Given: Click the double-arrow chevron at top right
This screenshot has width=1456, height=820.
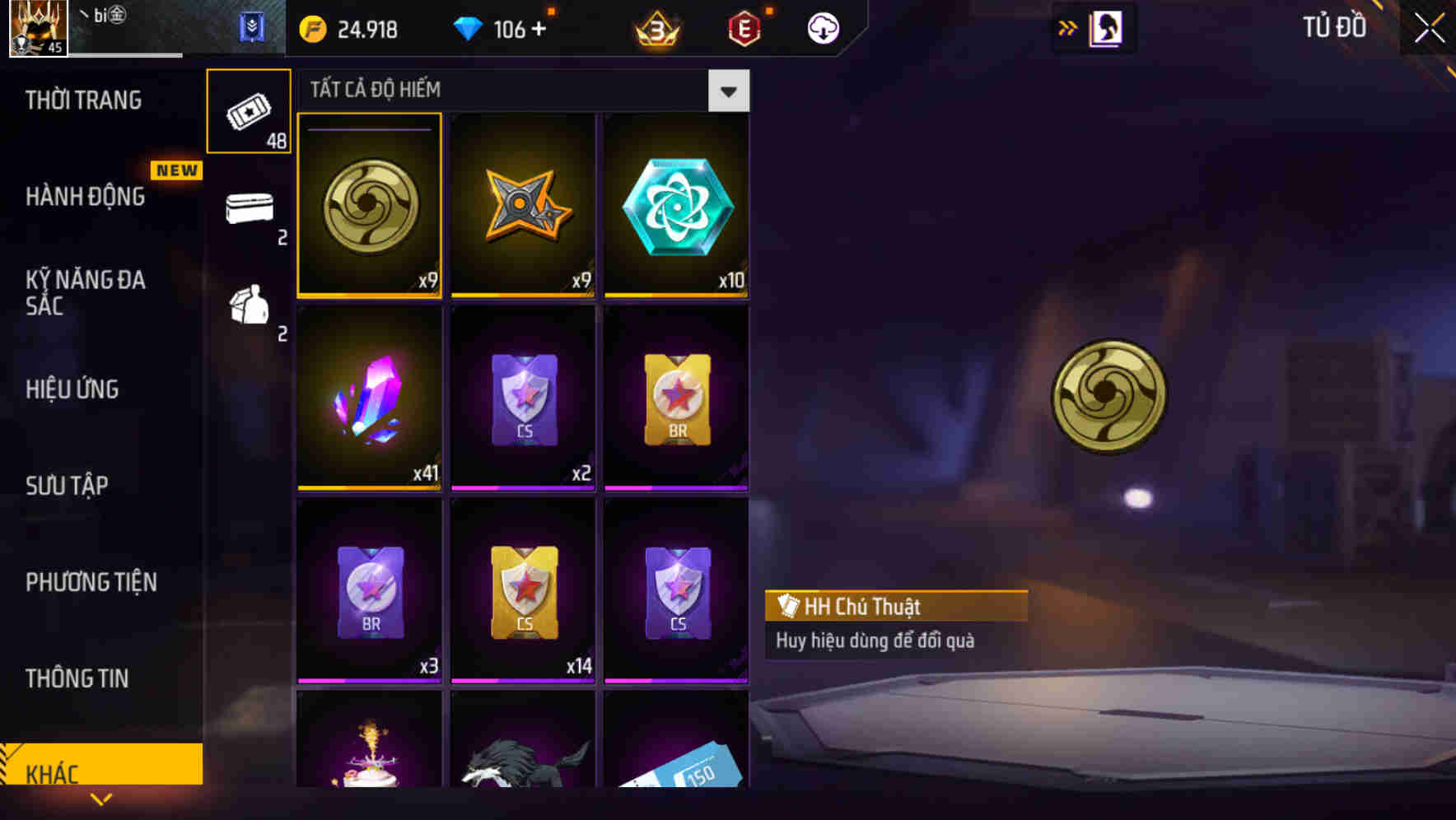Looking at the screenshot, I should point(1066,27).
